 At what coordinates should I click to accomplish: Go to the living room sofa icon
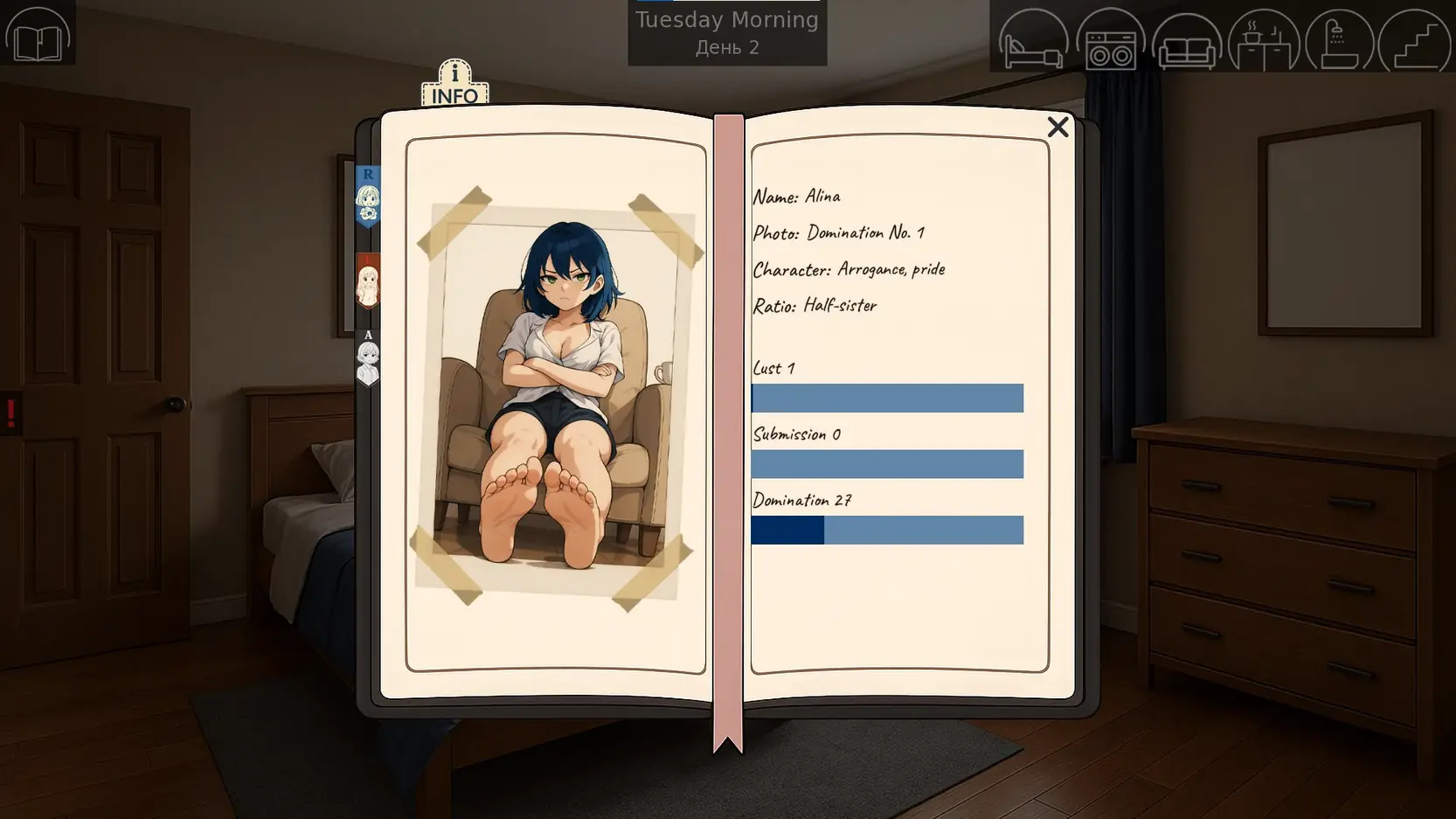pos(1186,41)
